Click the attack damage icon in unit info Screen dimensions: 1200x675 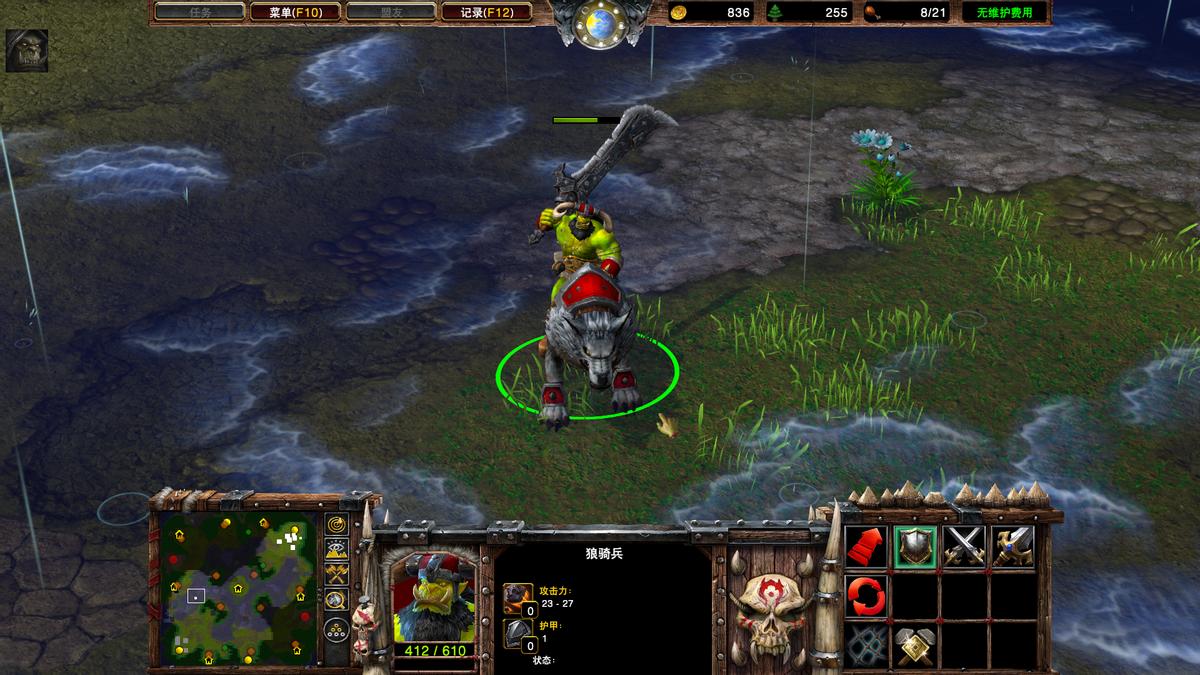518,598
